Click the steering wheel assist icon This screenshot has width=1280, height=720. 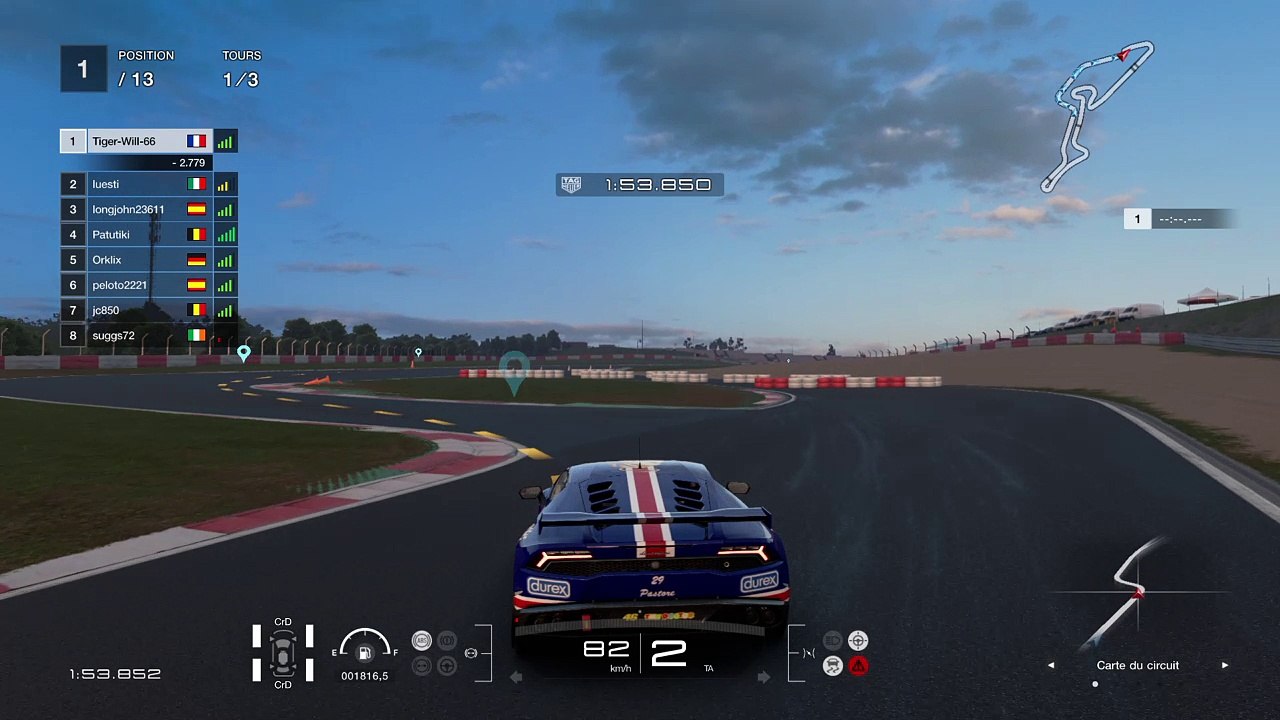[858, 640]
